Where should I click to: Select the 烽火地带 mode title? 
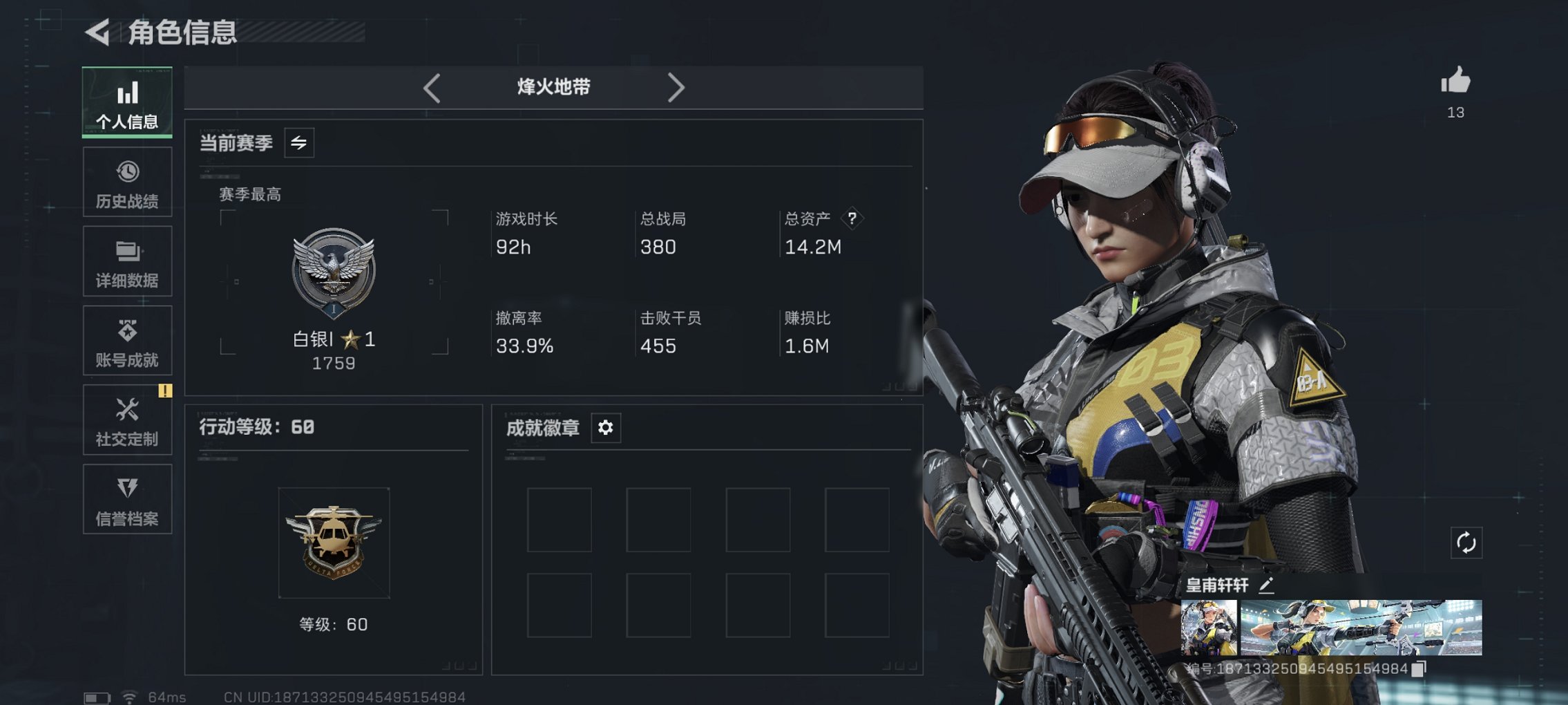pos(553,87)
